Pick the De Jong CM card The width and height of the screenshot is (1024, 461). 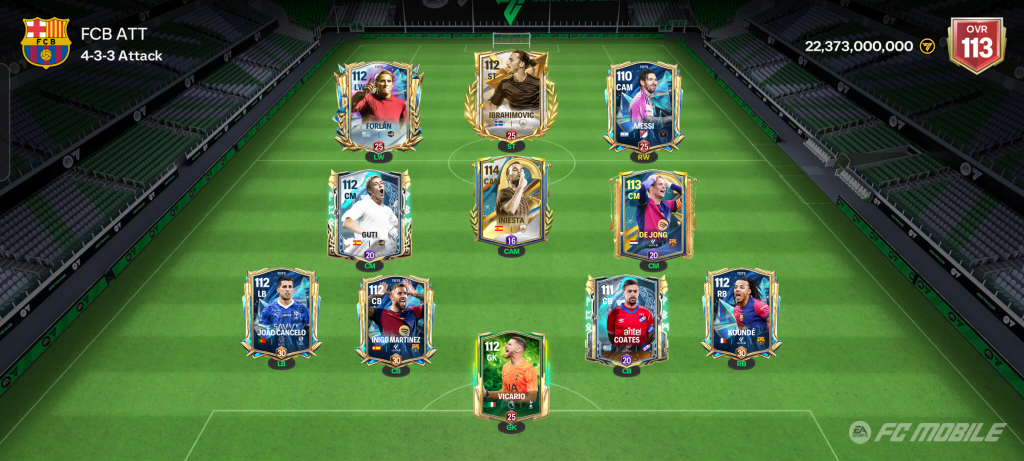pos(653,212)
